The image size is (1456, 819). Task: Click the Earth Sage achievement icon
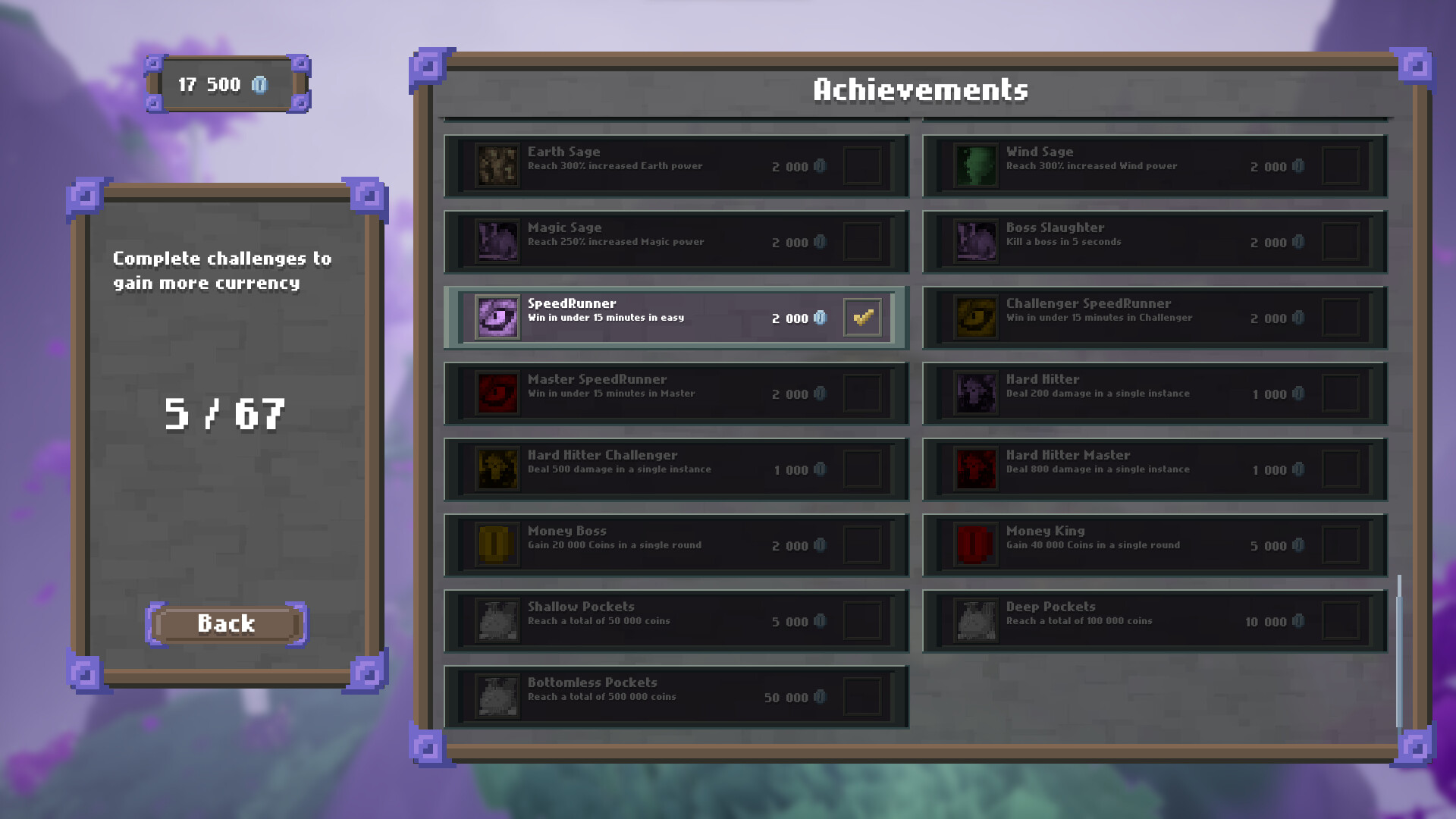pyautogui.click(x=497, y=165)
